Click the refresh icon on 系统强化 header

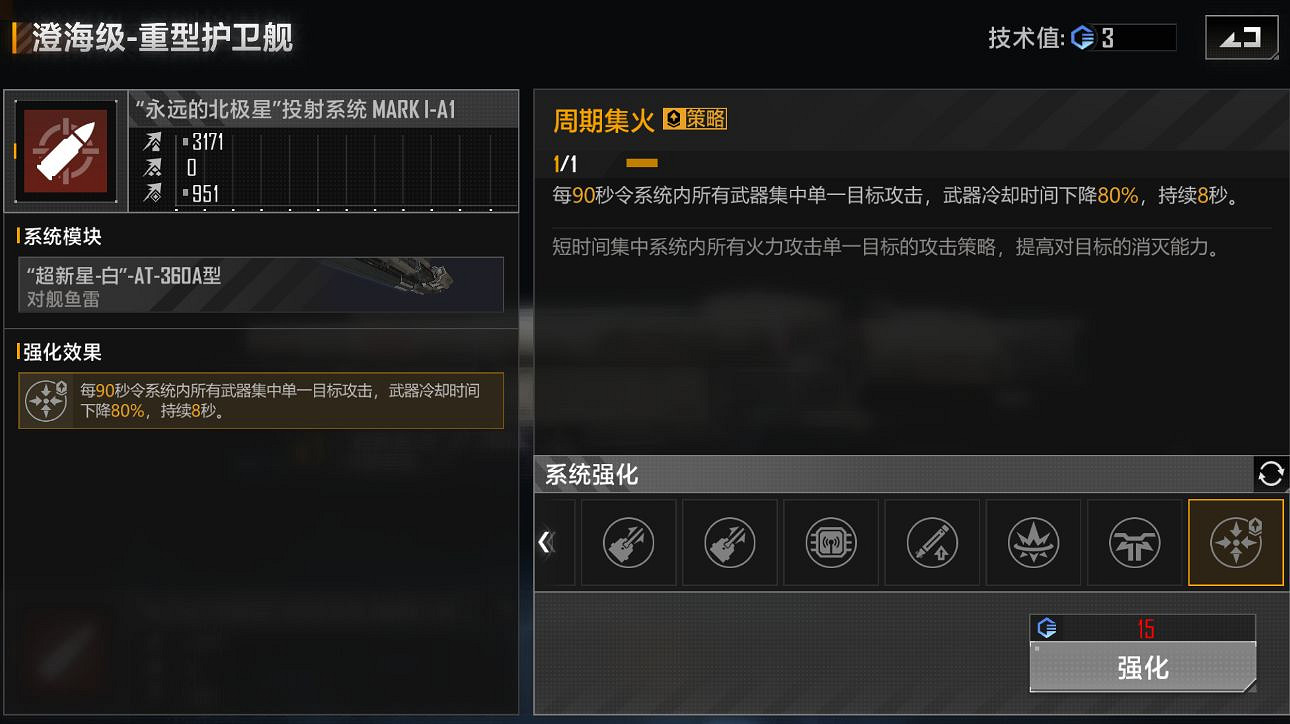pyautogui.click(x=1270, y=474)
